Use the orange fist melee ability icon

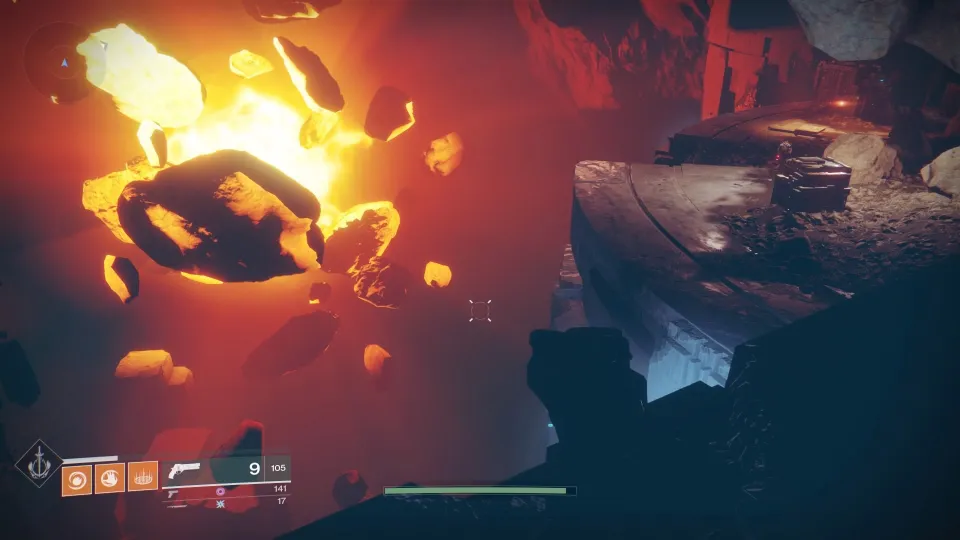click(110, 479)
